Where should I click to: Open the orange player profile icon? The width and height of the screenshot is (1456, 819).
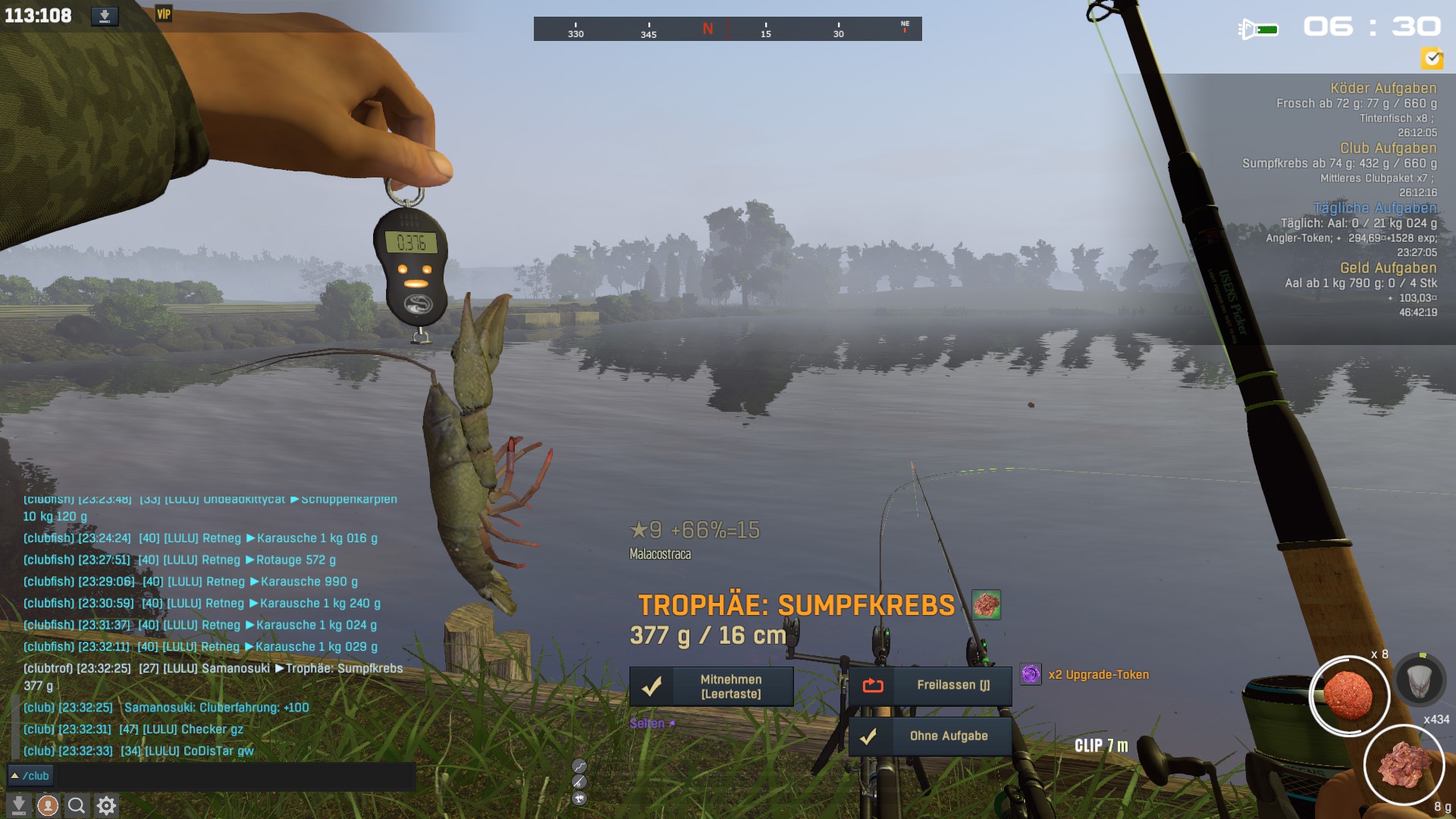48,805
